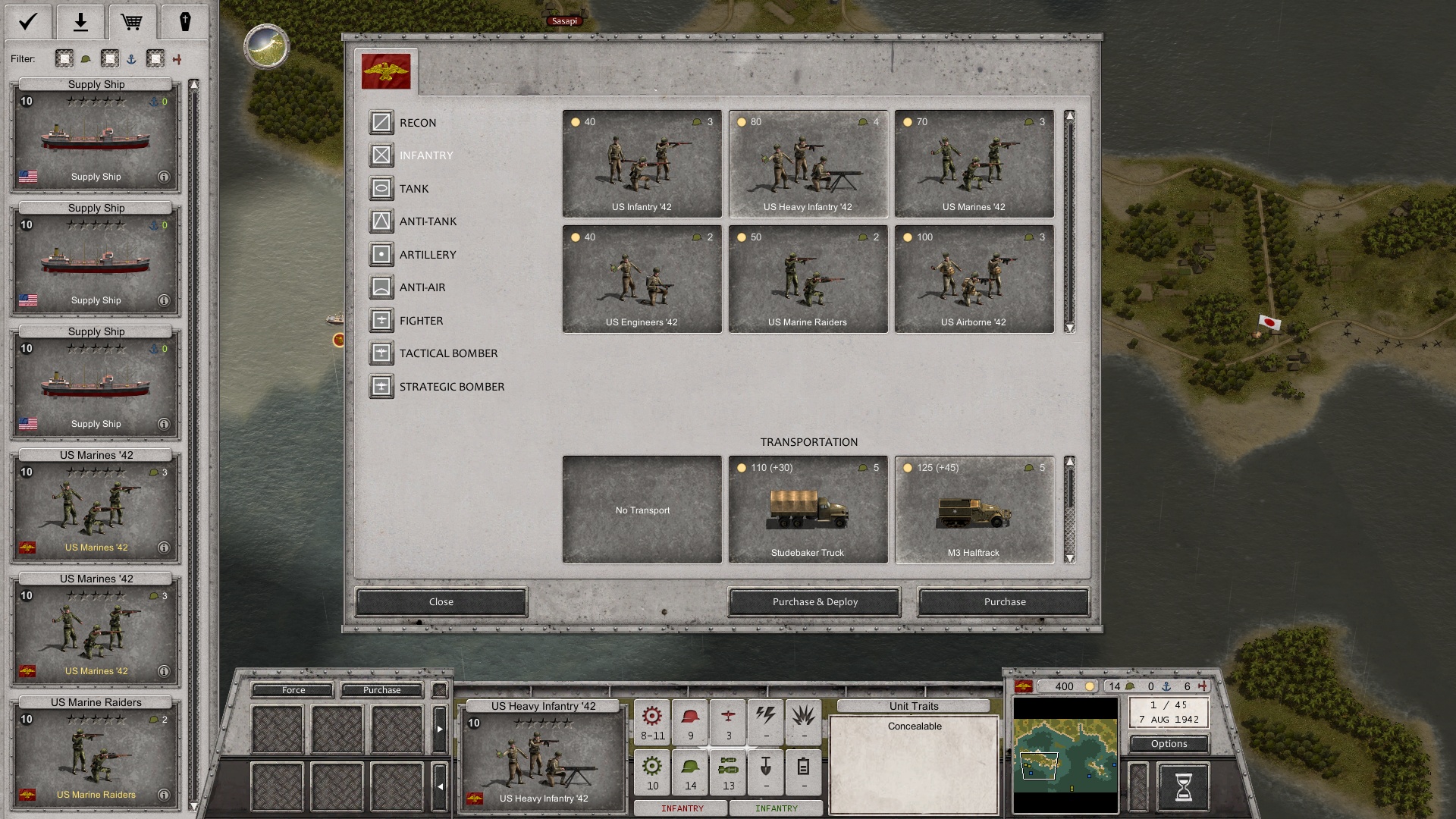Close the unit purchase window

coord(441,601)
